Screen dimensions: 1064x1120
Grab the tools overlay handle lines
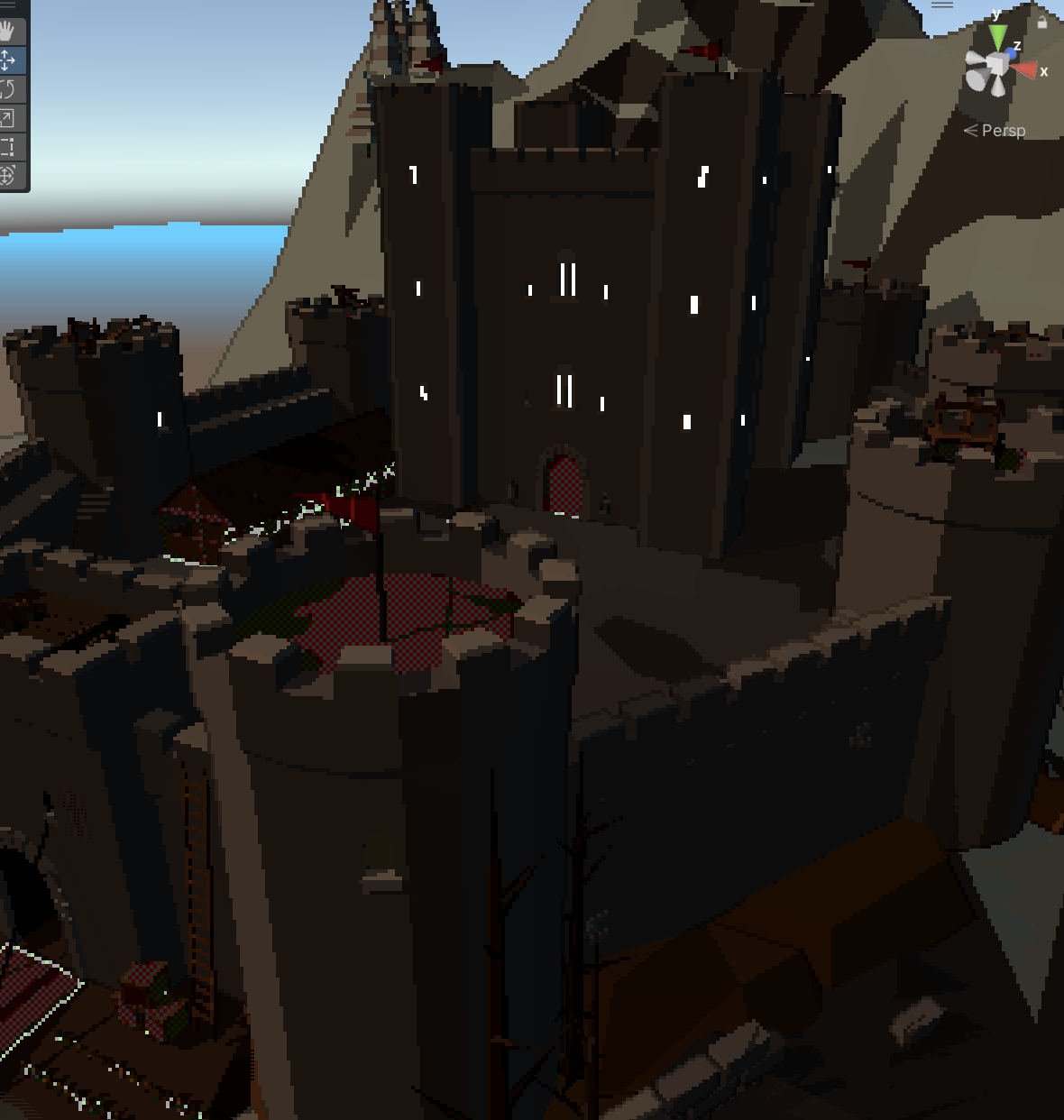8,5
